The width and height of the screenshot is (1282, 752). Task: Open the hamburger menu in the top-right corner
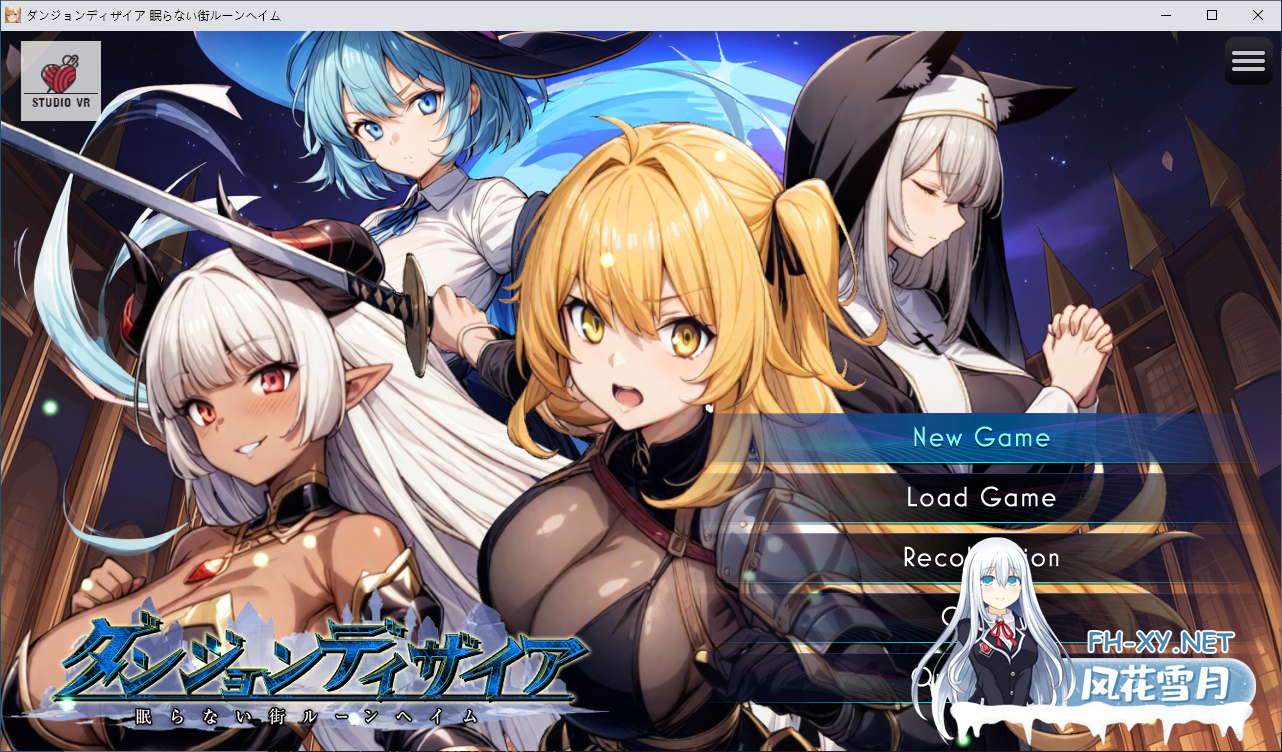tap(1248, 61)
